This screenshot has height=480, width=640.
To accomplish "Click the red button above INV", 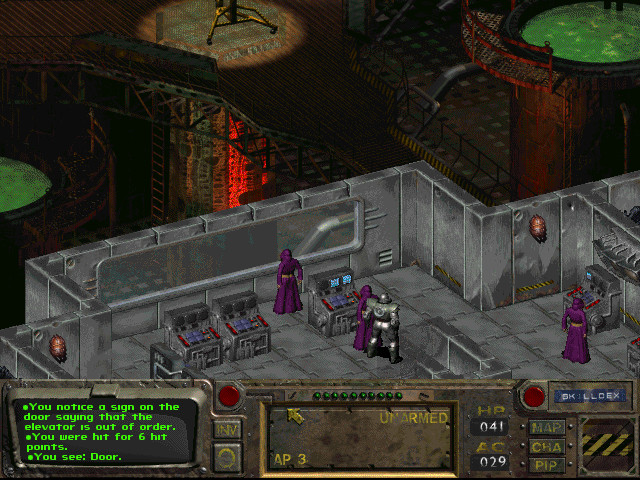I will (229, 396).
